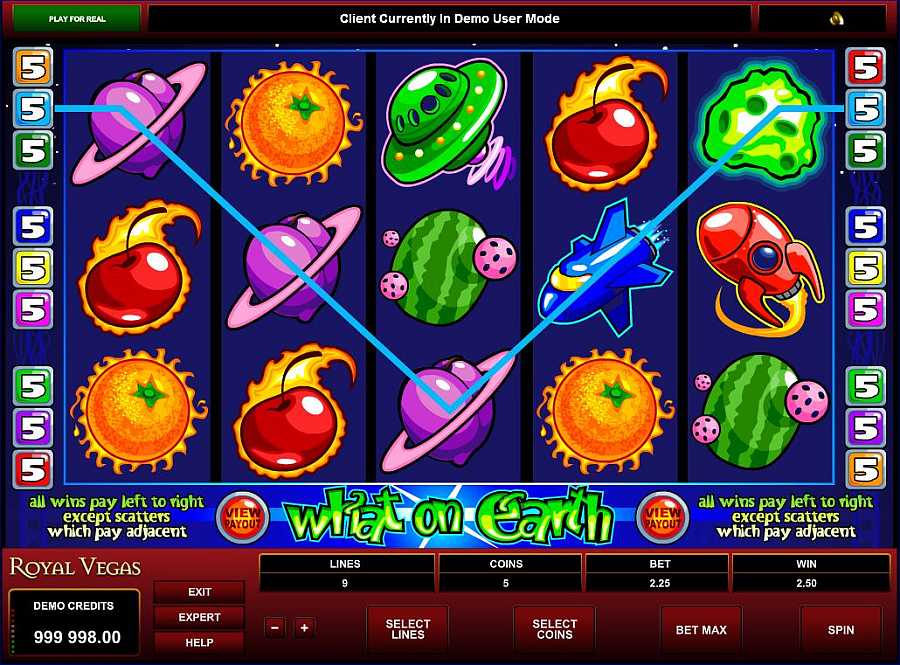The width and height of the screenshot is (900, 665).
Task: Increase value with the plus button
Action: [304, 628]
